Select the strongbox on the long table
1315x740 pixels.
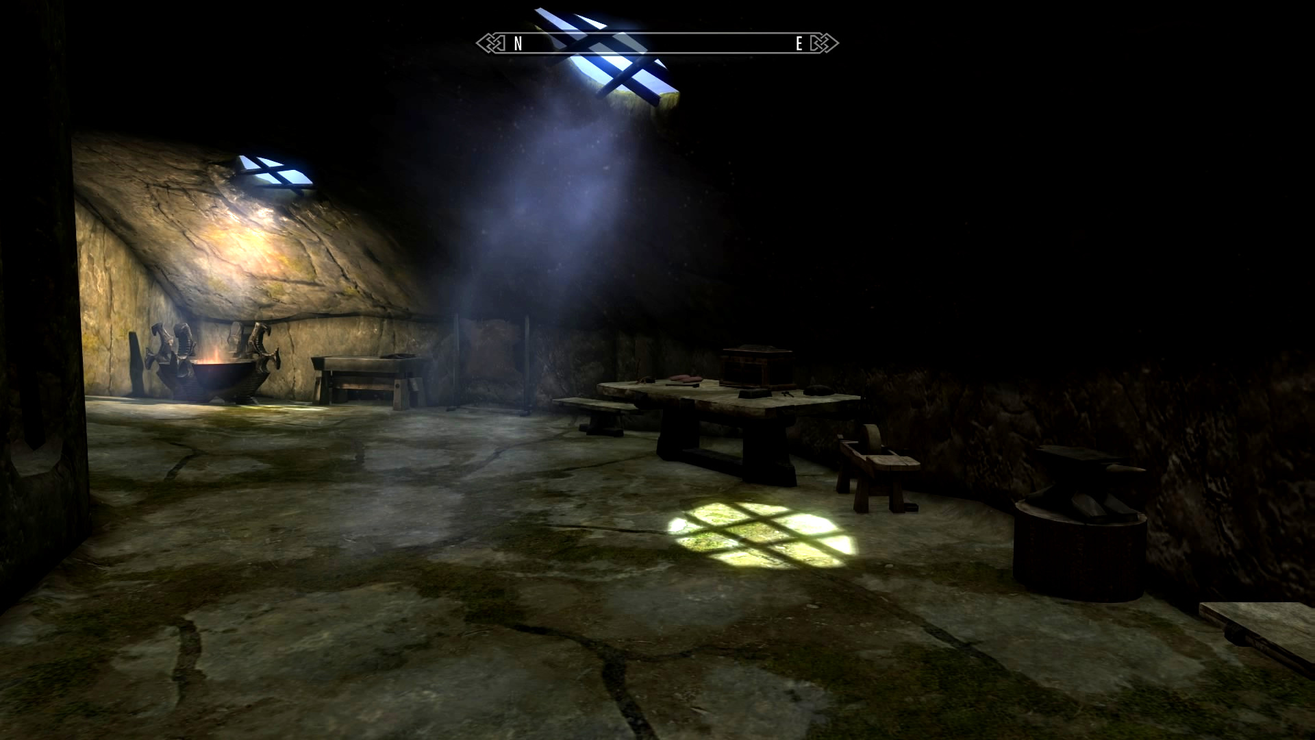coord(755,367)
